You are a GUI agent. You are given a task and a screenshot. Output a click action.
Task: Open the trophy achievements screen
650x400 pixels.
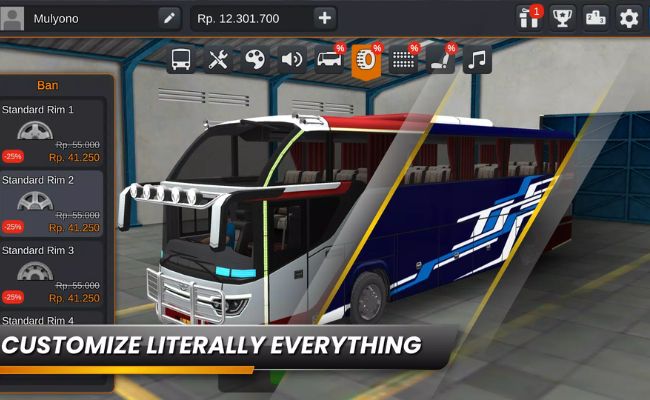[x=562, y=17]
